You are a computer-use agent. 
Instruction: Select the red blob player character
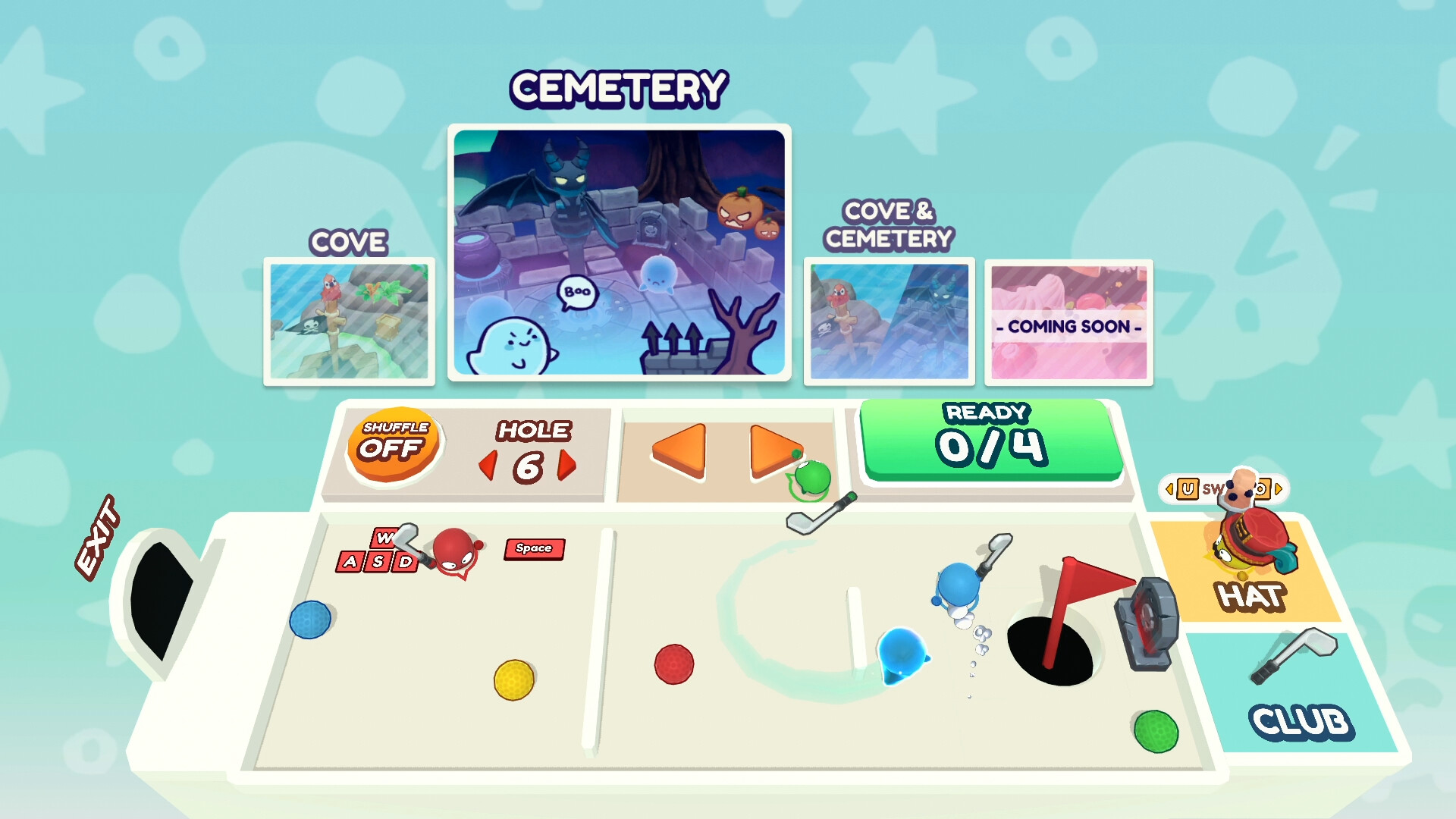(453, 551)
